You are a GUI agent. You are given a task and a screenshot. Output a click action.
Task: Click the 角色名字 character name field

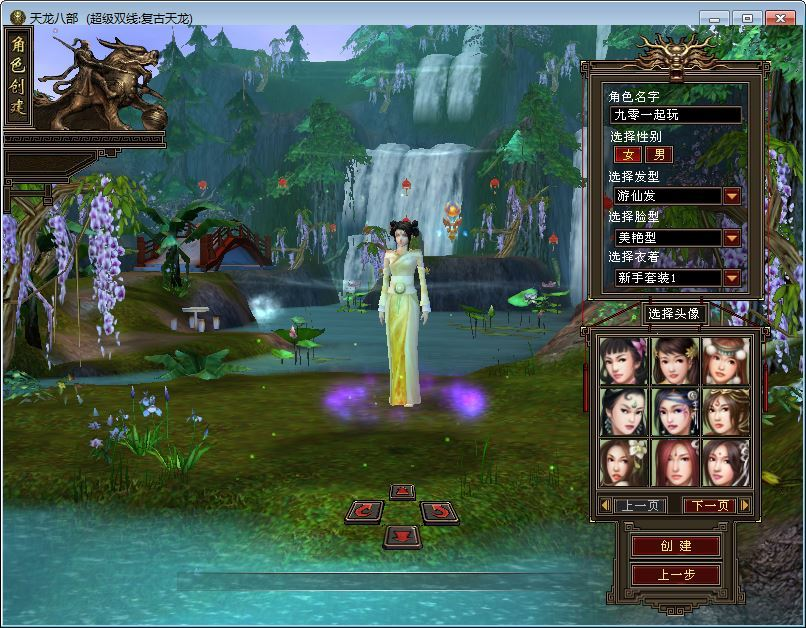coord(676,115)
